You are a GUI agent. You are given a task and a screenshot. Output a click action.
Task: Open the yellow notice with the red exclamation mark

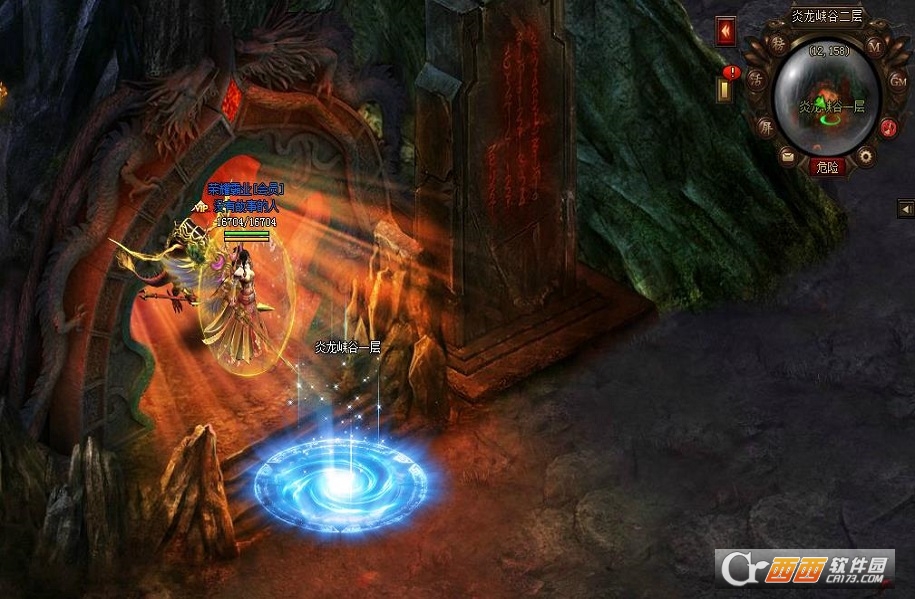726,85
